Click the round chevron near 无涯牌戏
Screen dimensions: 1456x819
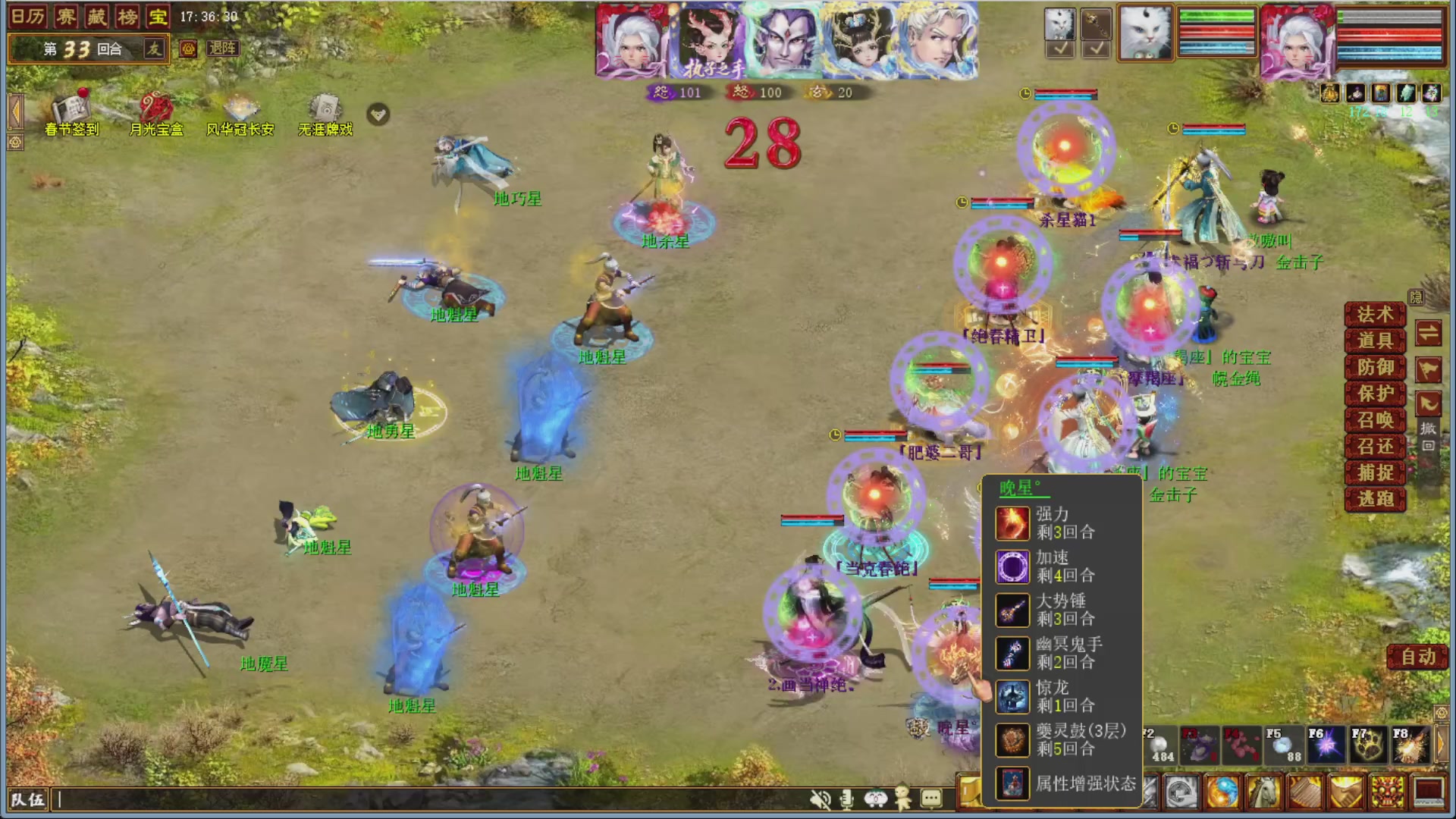(378, 114)
